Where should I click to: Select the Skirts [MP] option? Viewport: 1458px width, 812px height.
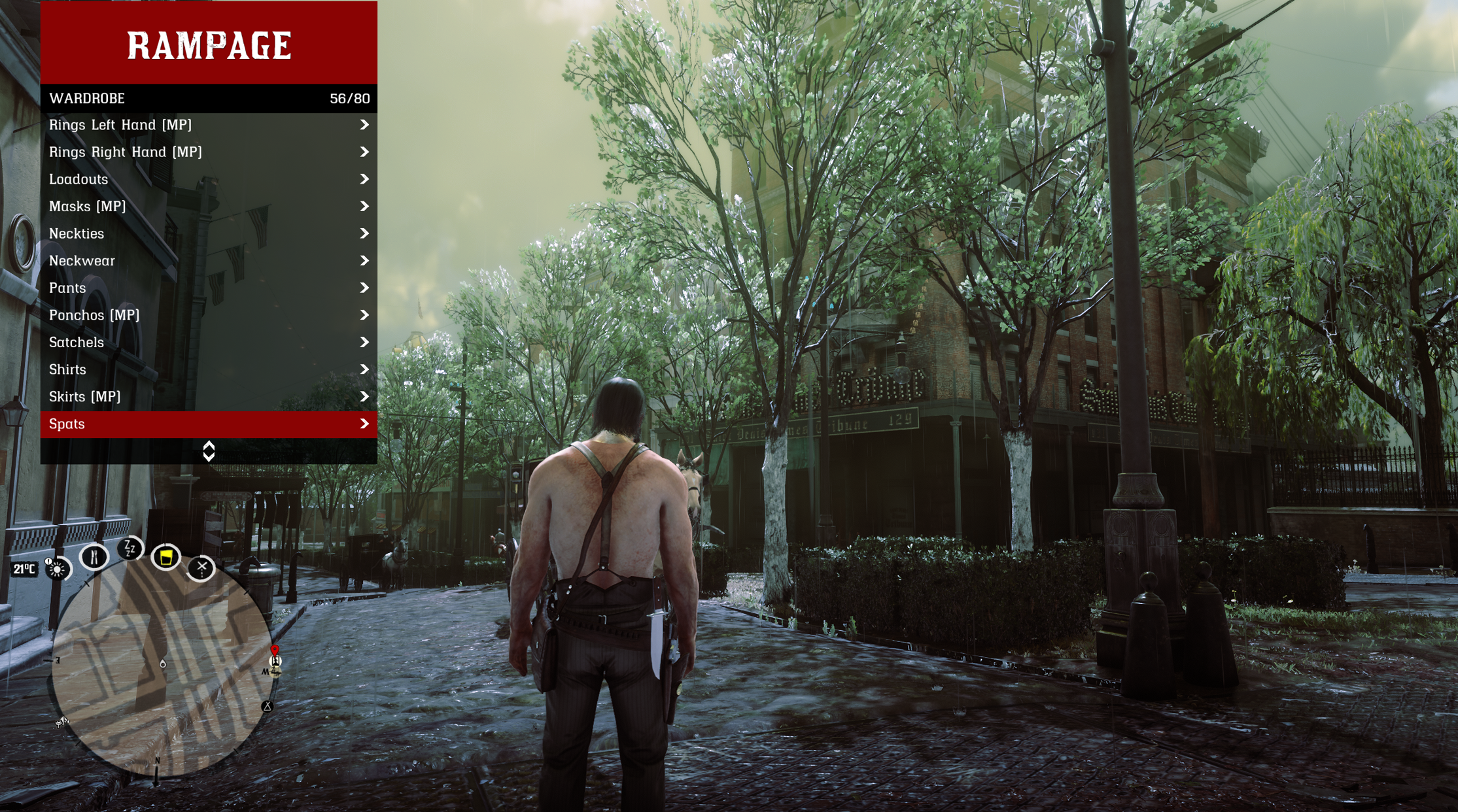pos(208,397)
